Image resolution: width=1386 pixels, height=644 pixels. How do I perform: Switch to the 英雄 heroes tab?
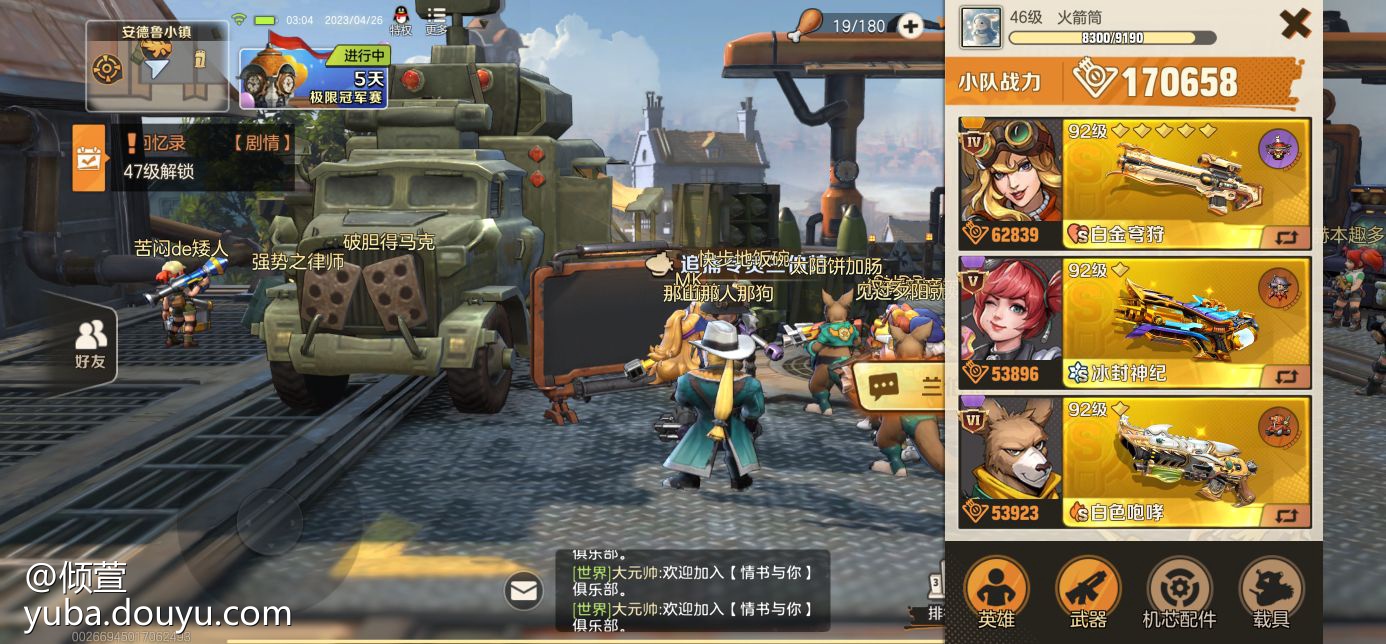(996, 594)
